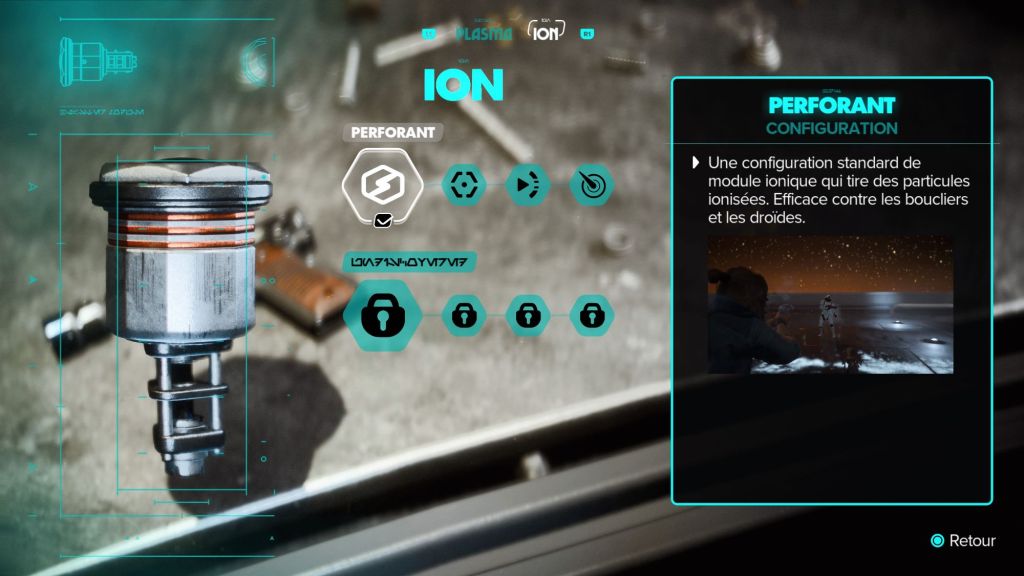This screenshot has width=1024, height=576.
Task: Select the Ion module tab
Action: click(x=545, y=32)
